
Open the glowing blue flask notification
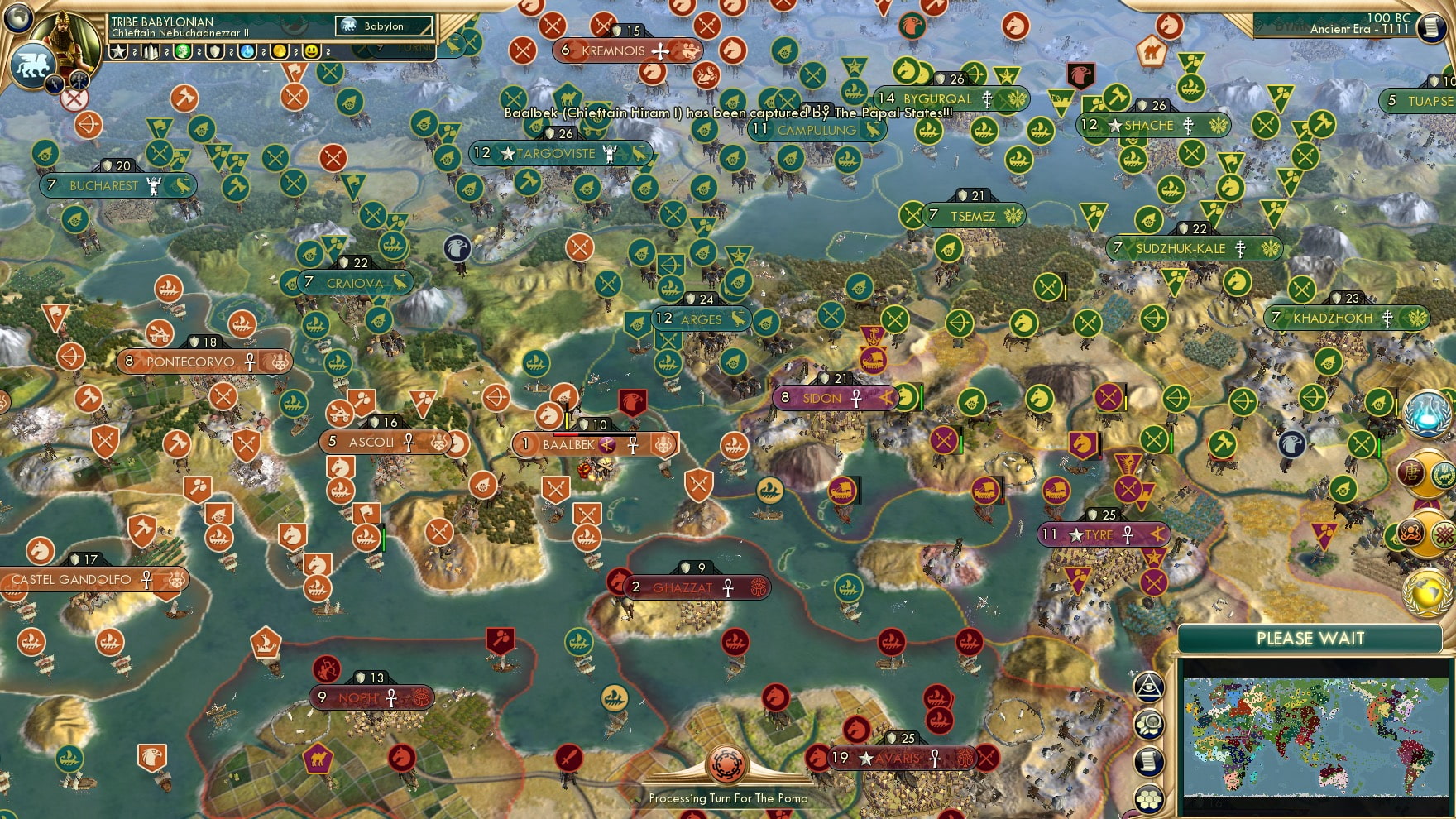click(x=1427, y=414)
